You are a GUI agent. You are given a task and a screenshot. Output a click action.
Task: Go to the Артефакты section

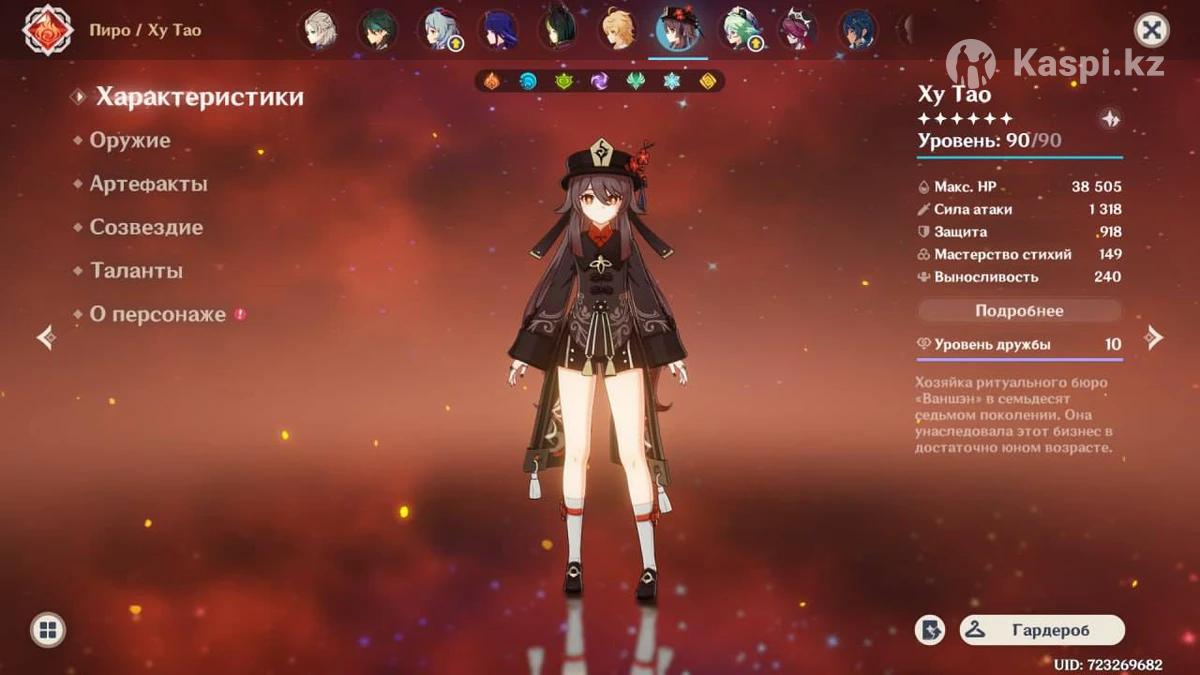148,184
